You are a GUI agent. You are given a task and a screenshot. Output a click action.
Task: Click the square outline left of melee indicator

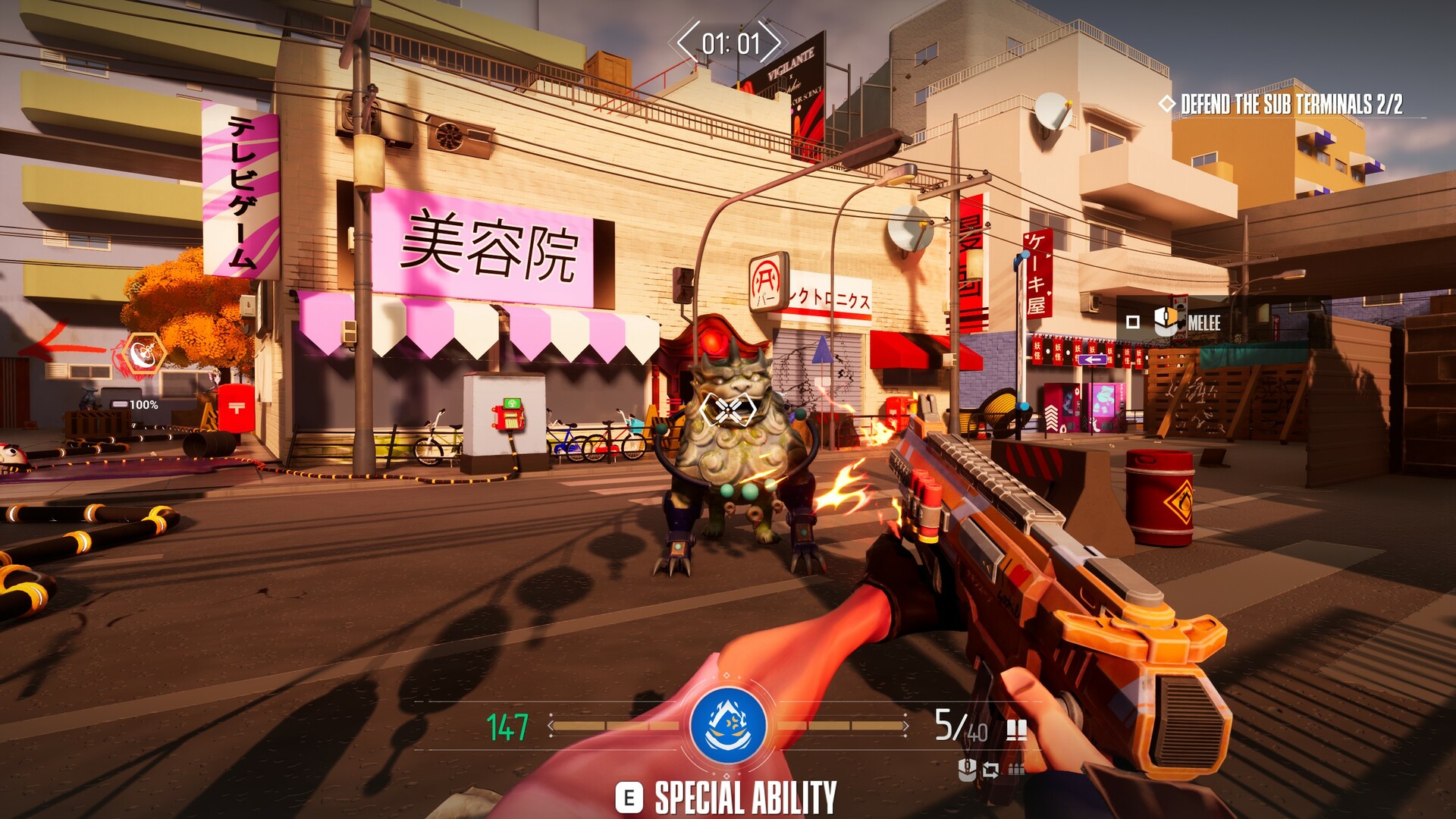1133,324
